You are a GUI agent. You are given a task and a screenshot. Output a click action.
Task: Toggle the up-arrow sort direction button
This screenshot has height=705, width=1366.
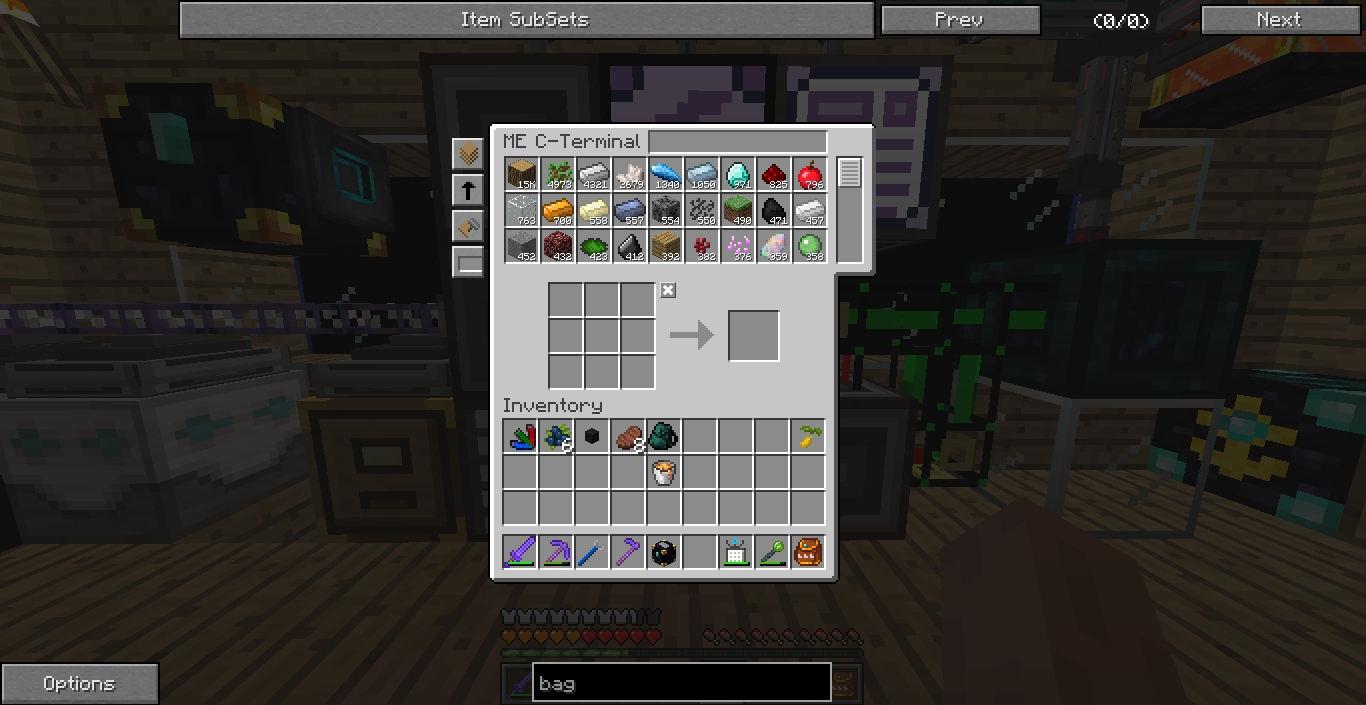(468, 190)
